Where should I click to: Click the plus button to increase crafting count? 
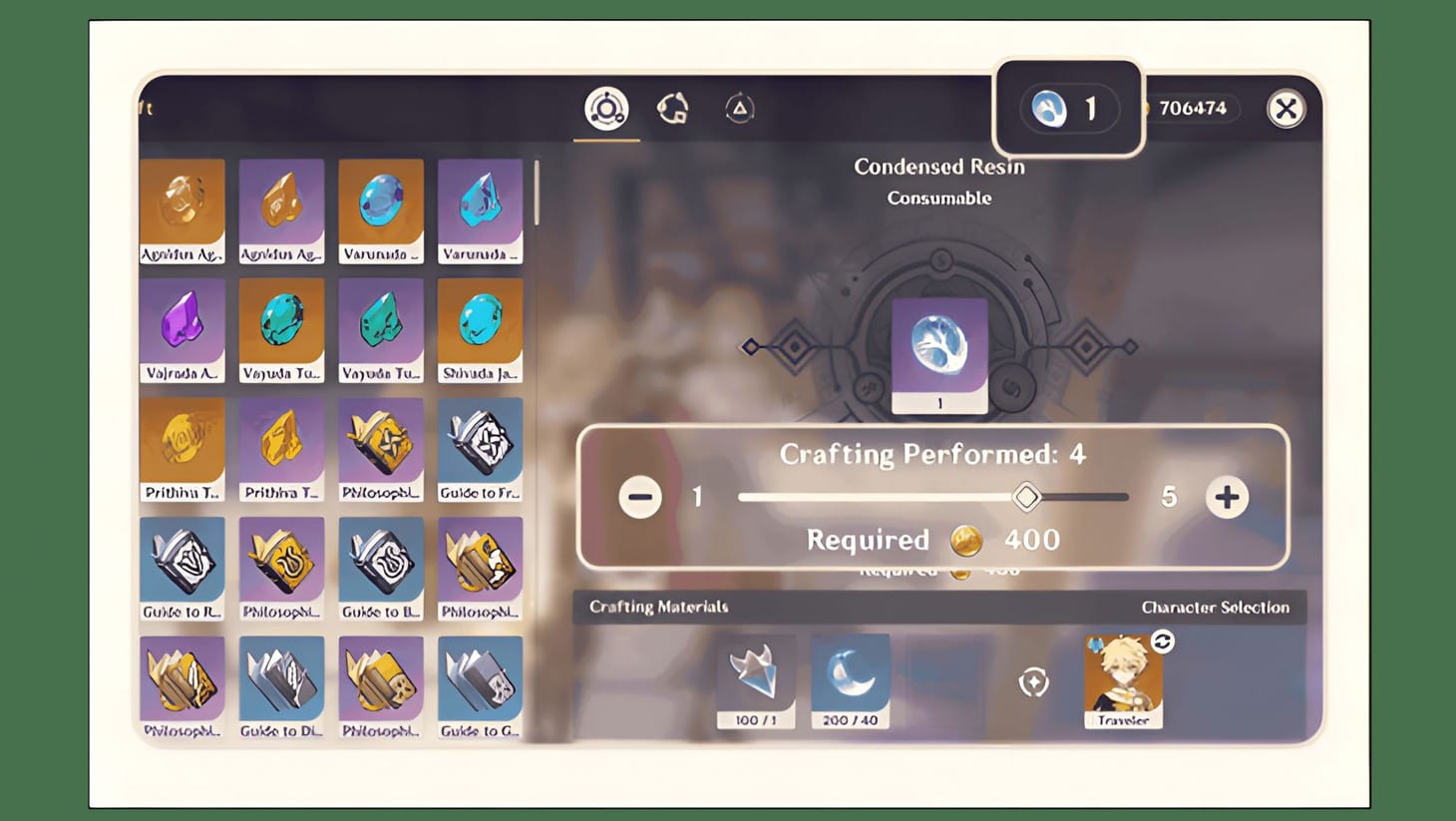click(1228, 497)
